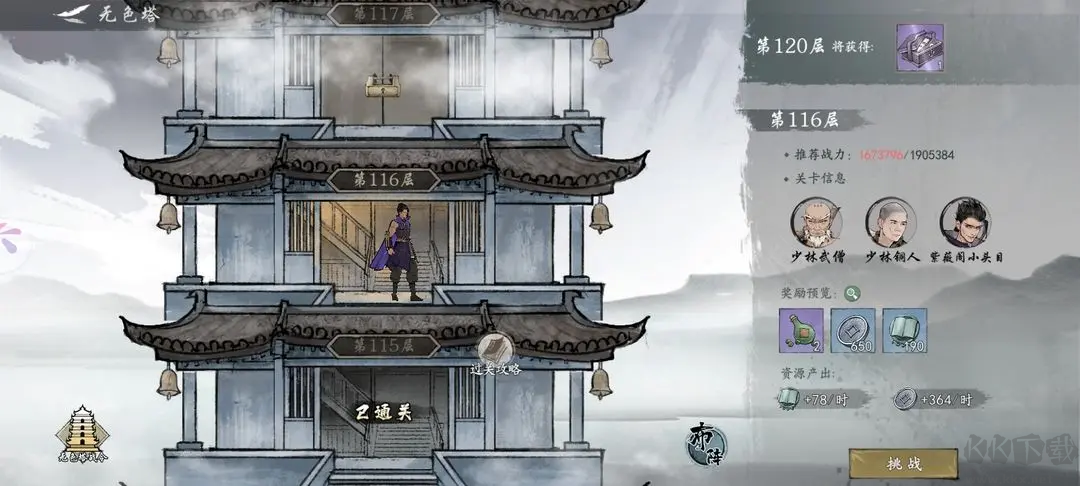Inspect the green potion bottle reward

pos(802,331)
